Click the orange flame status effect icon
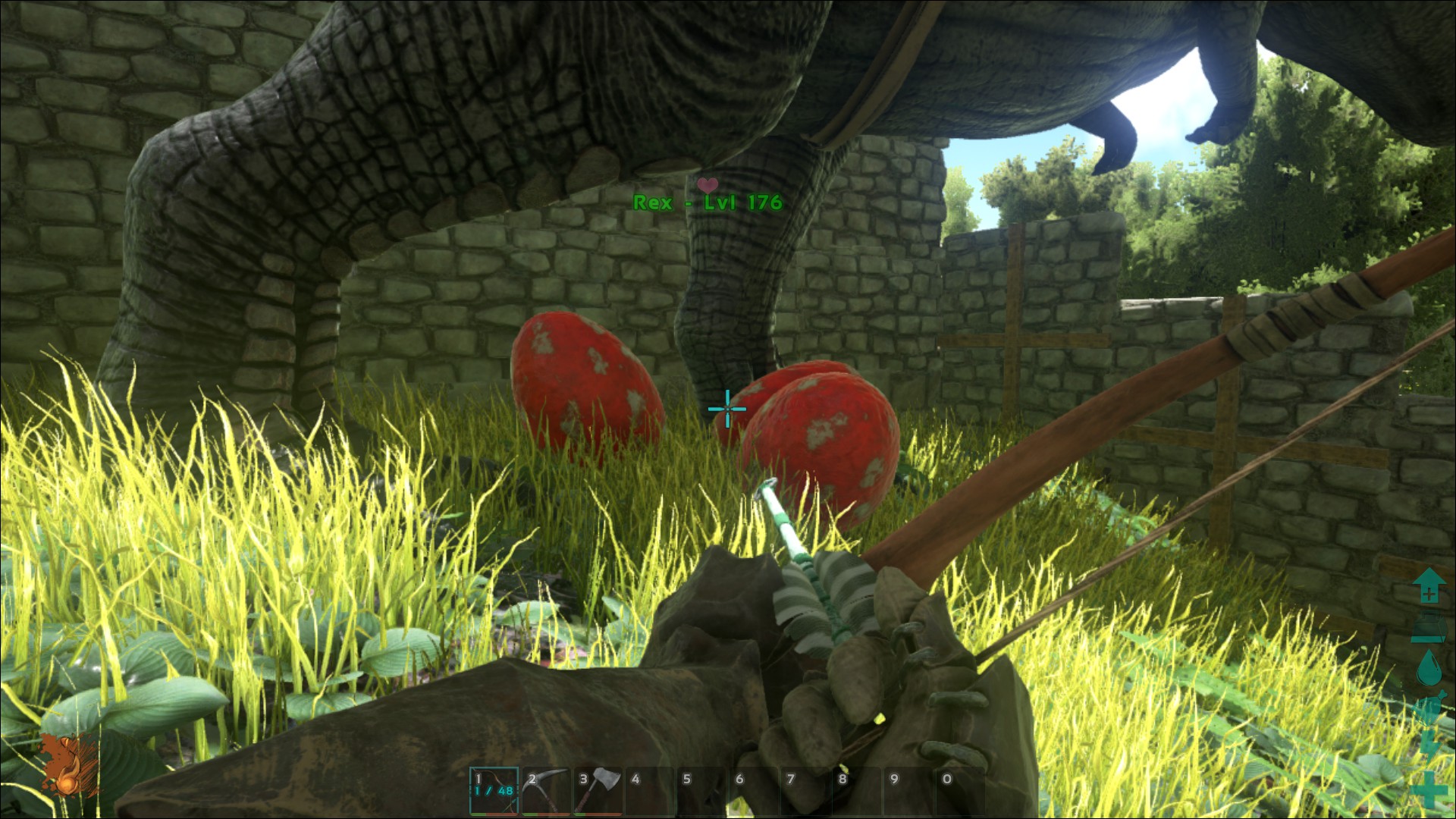The image size is (1456, 819). 68,766
